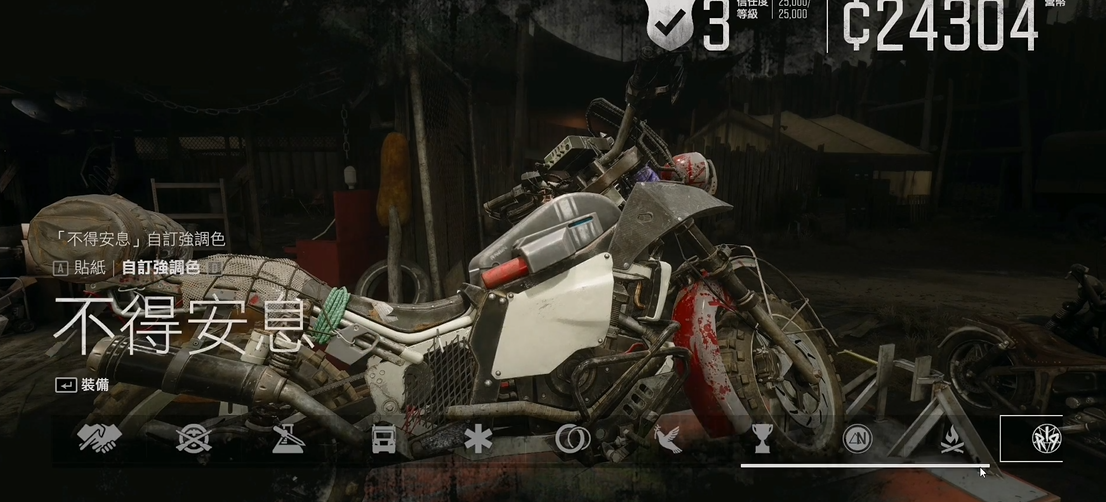This screenshot has width=1106, height=502.
Task: Click the accent list horizontal scrollbar
Action: tap(862, 465)
